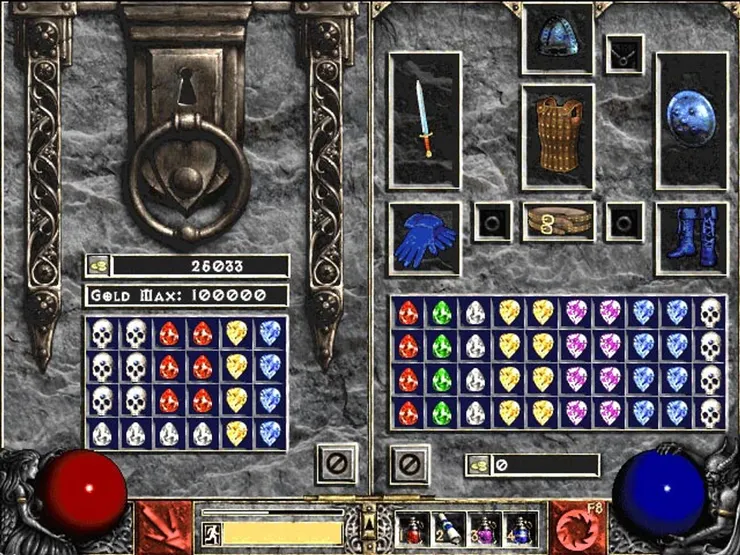Toggle the run/walk button
Viewport: 740px width, 555px height.
pos(211,532)
